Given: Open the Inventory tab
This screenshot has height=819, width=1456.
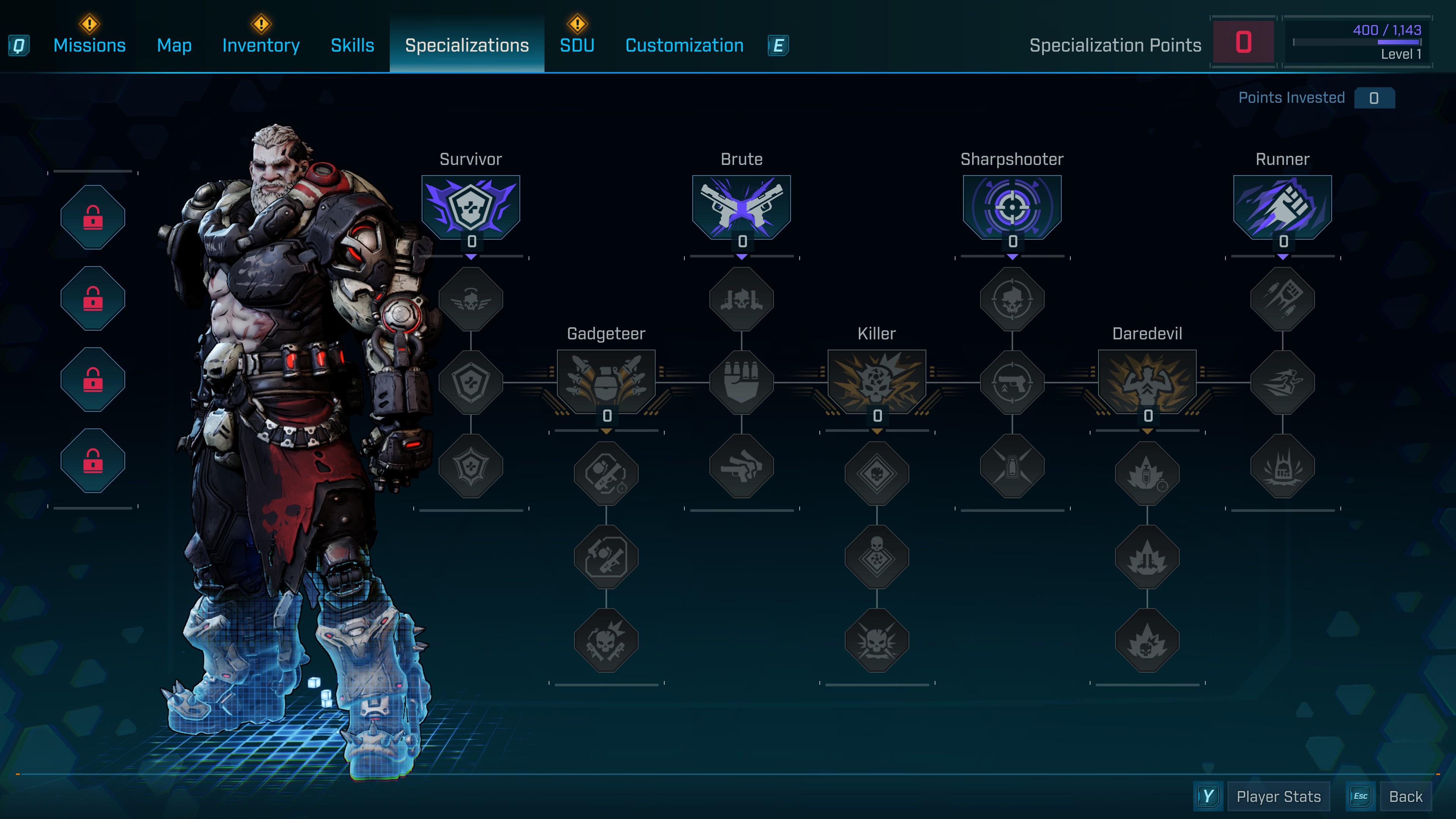Looking at the screenshot, I should point(260,45).
